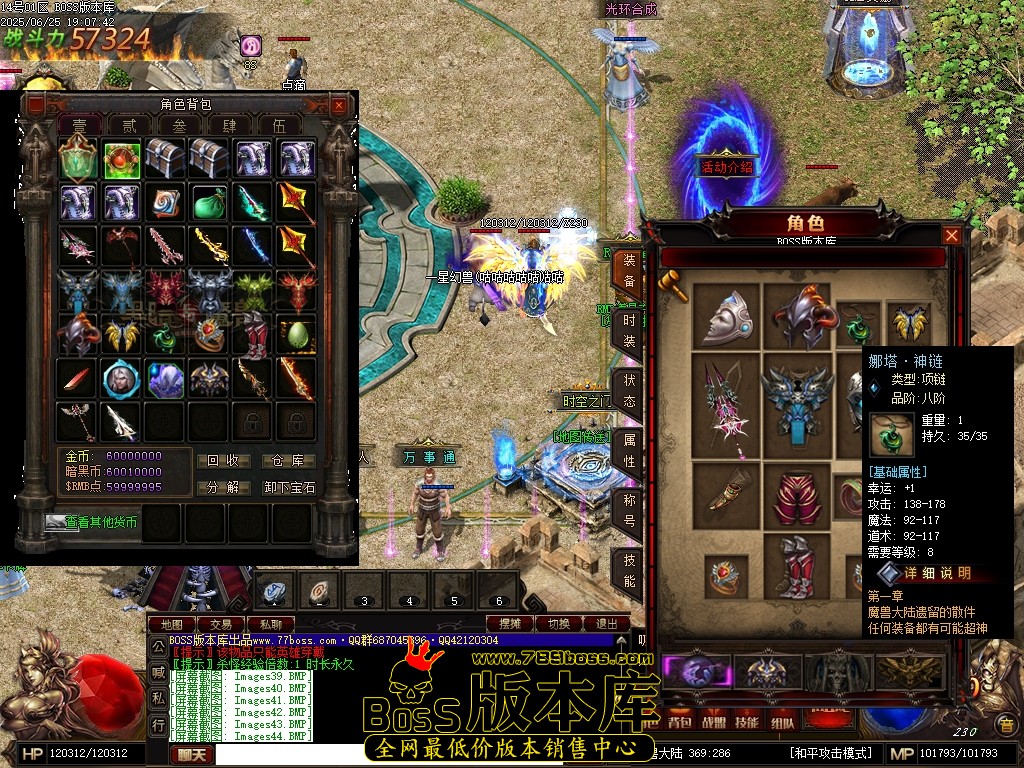Pick the spotted egg item in backpack
Viewport: 1024px width, 768px height.
point(297,334)
